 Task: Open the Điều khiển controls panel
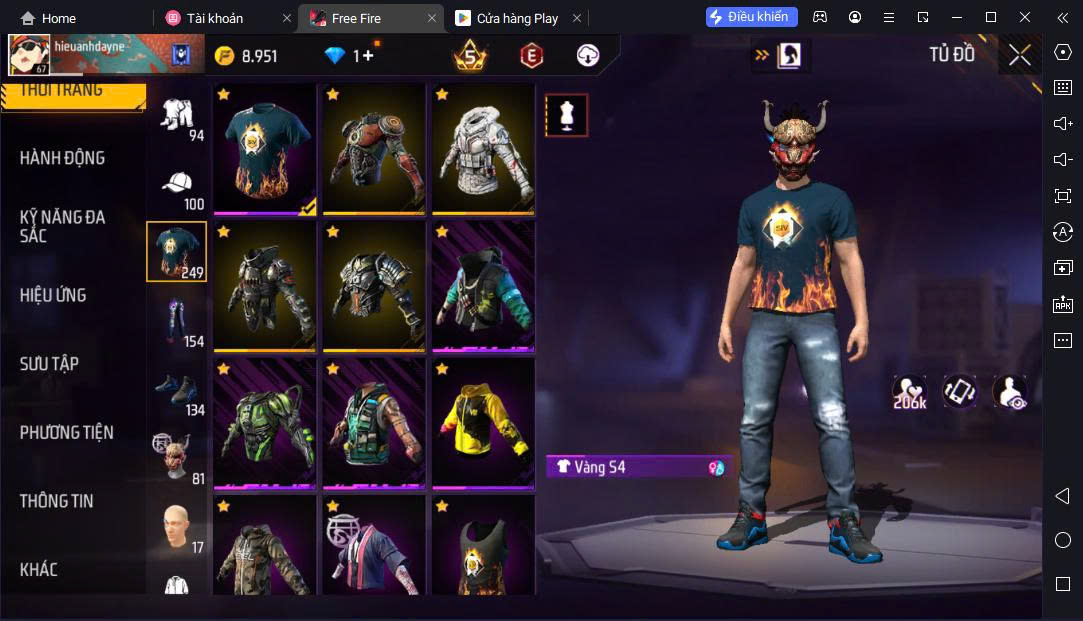tap(751, 17)
